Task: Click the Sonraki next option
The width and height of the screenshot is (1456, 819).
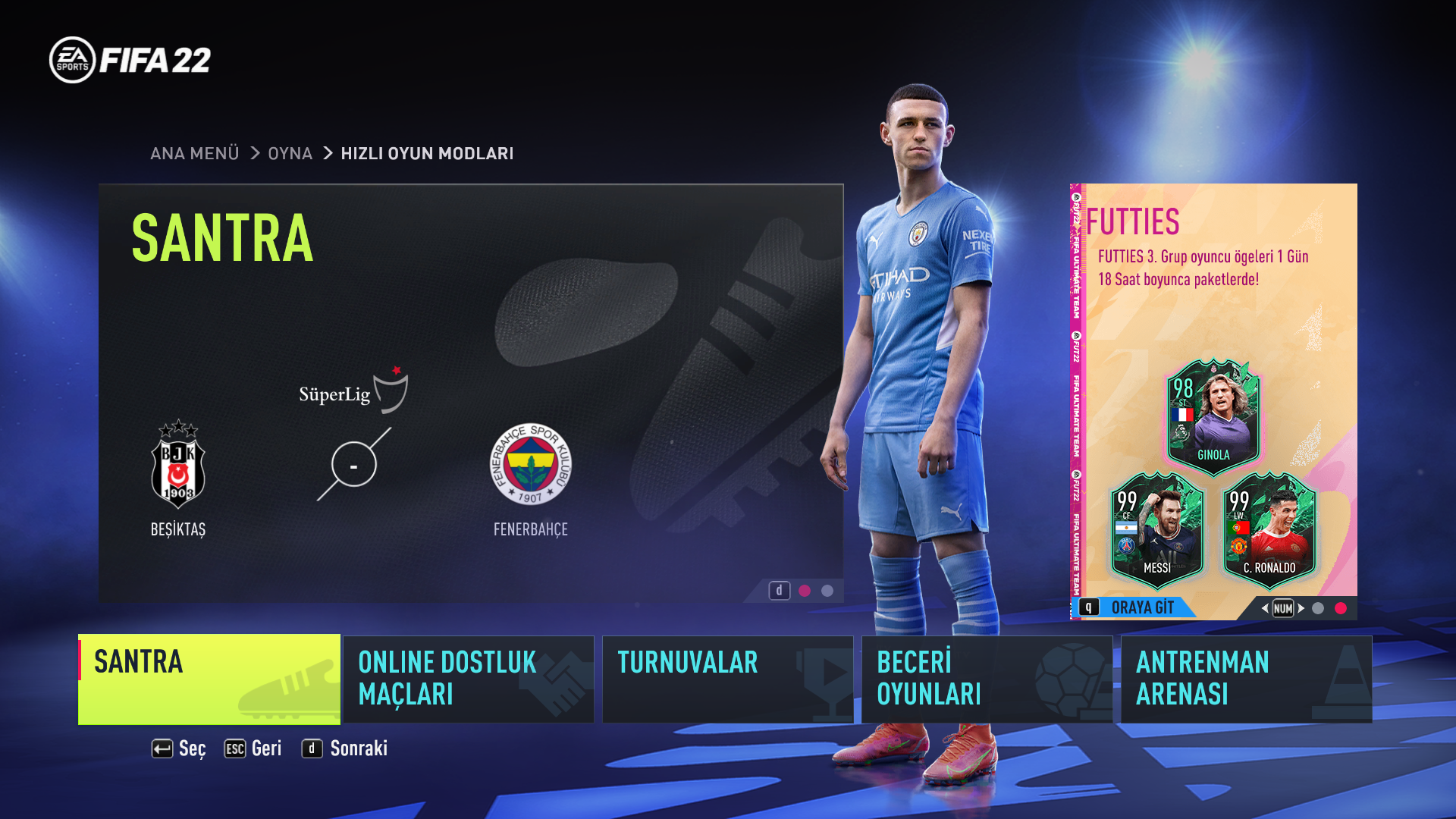Action: 345,748
